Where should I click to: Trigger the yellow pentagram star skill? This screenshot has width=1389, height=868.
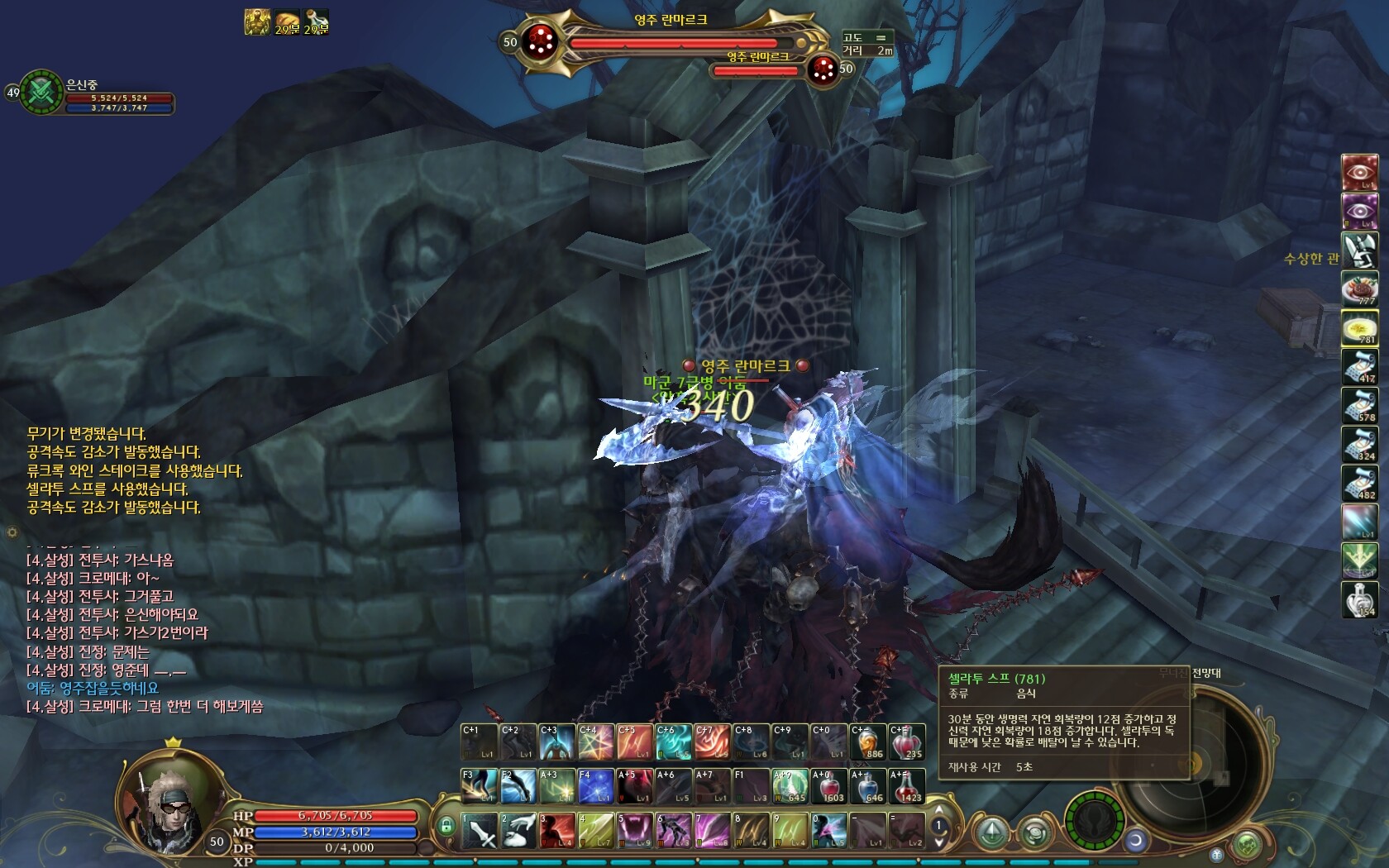click(595, 742)
